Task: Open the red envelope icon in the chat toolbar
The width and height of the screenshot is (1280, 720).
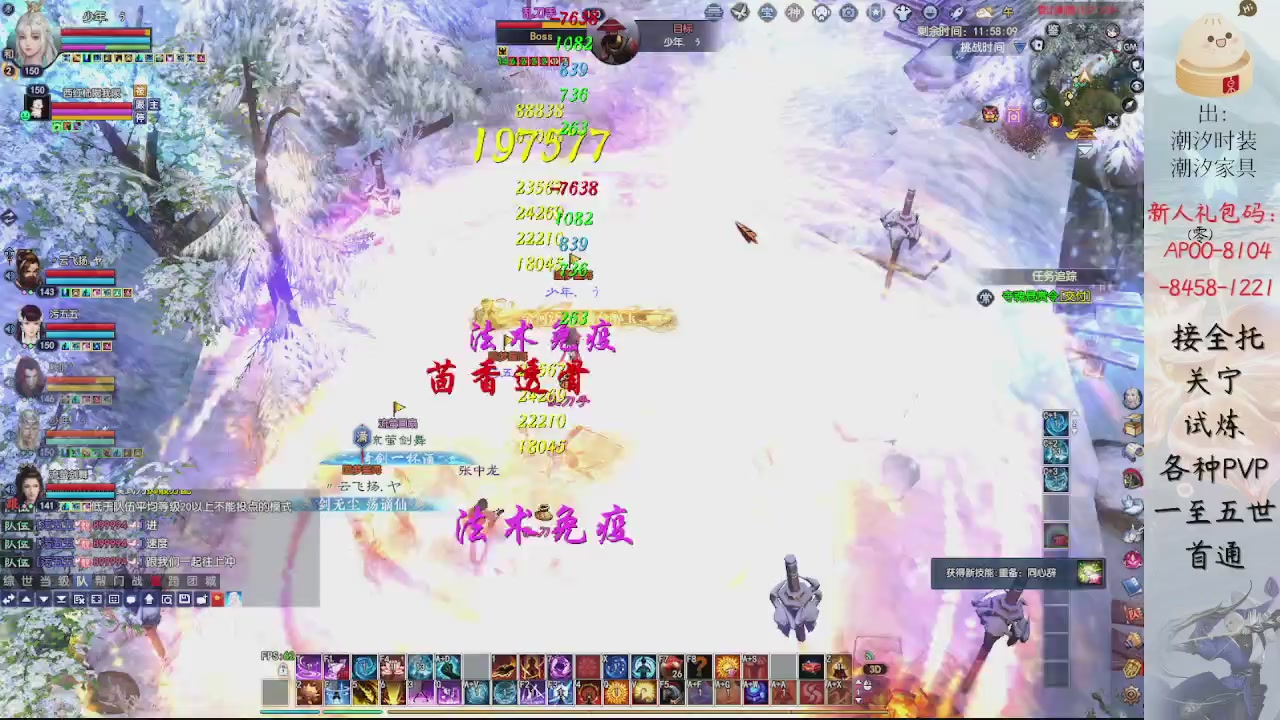Action: [216, 600]
